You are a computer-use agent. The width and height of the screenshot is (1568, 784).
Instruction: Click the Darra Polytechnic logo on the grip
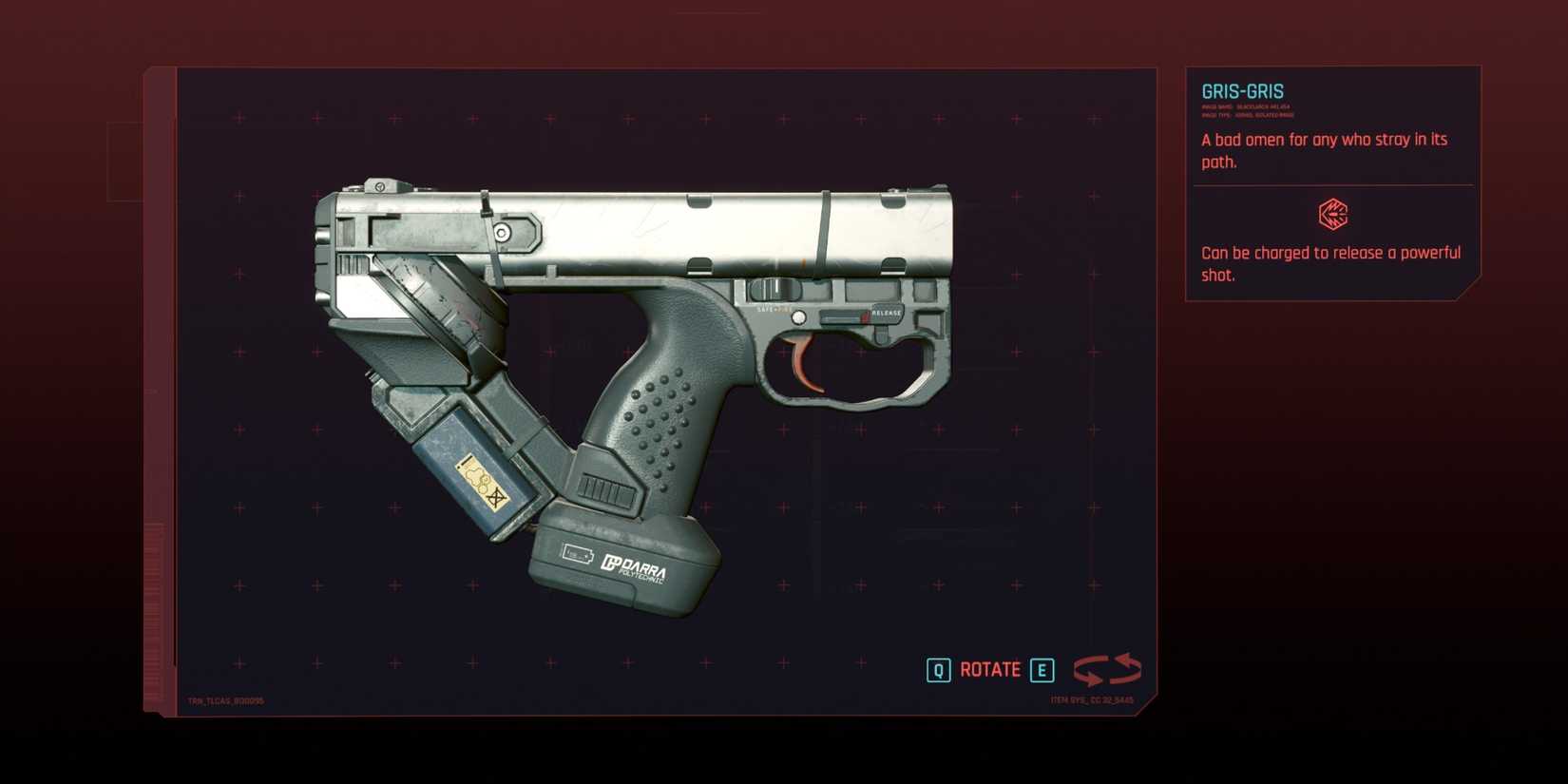(x=634, y=564)
